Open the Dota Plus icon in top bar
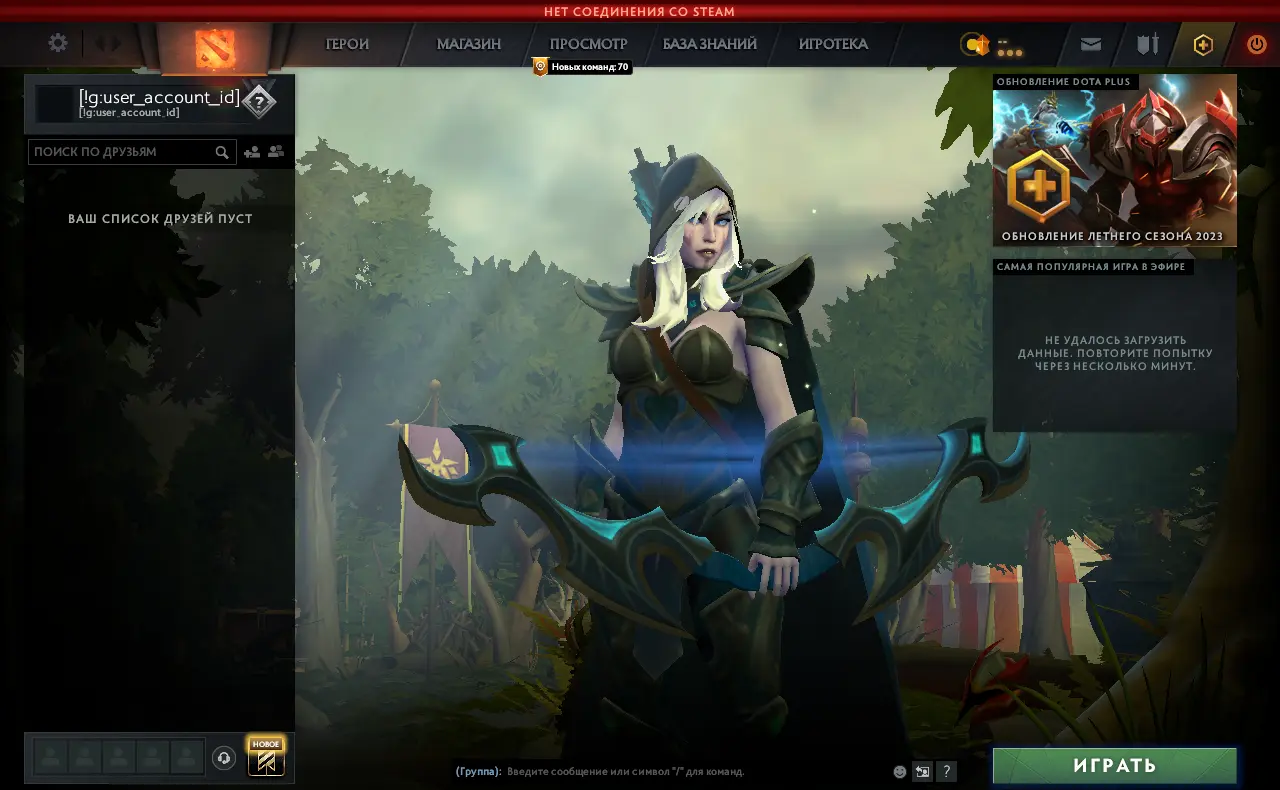Viewport: 1280px width, 790px height. pos(1203,44)
